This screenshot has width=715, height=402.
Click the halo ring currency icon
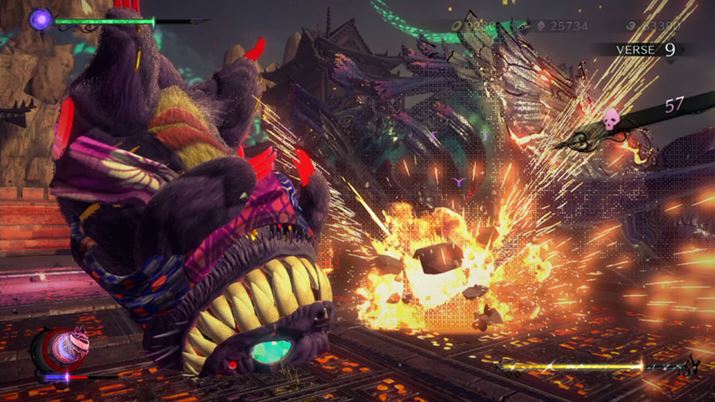(456, 27)
